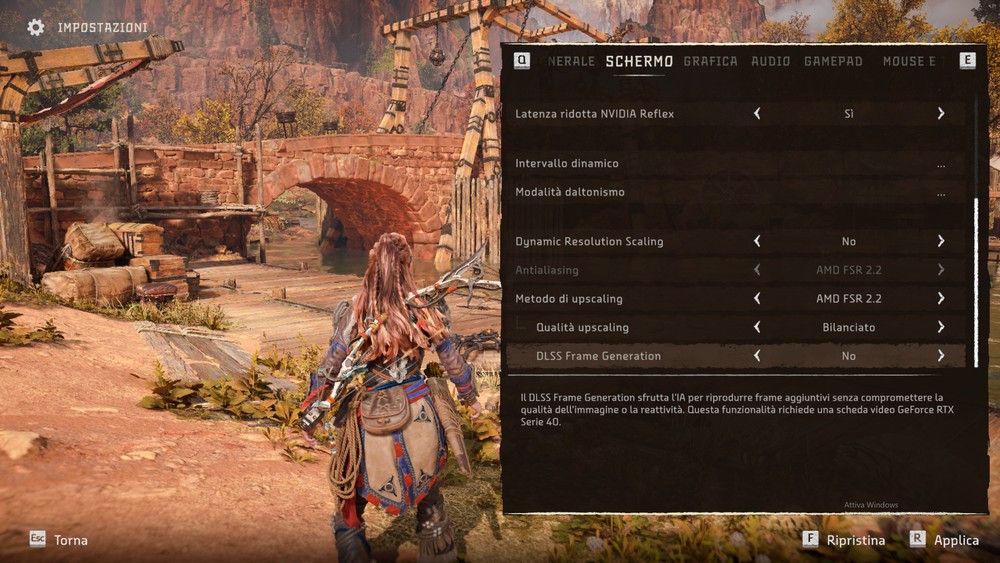Click right arrow for Qualità upscaling
The image size is (1000, 563).
click(x=941, y=327)
